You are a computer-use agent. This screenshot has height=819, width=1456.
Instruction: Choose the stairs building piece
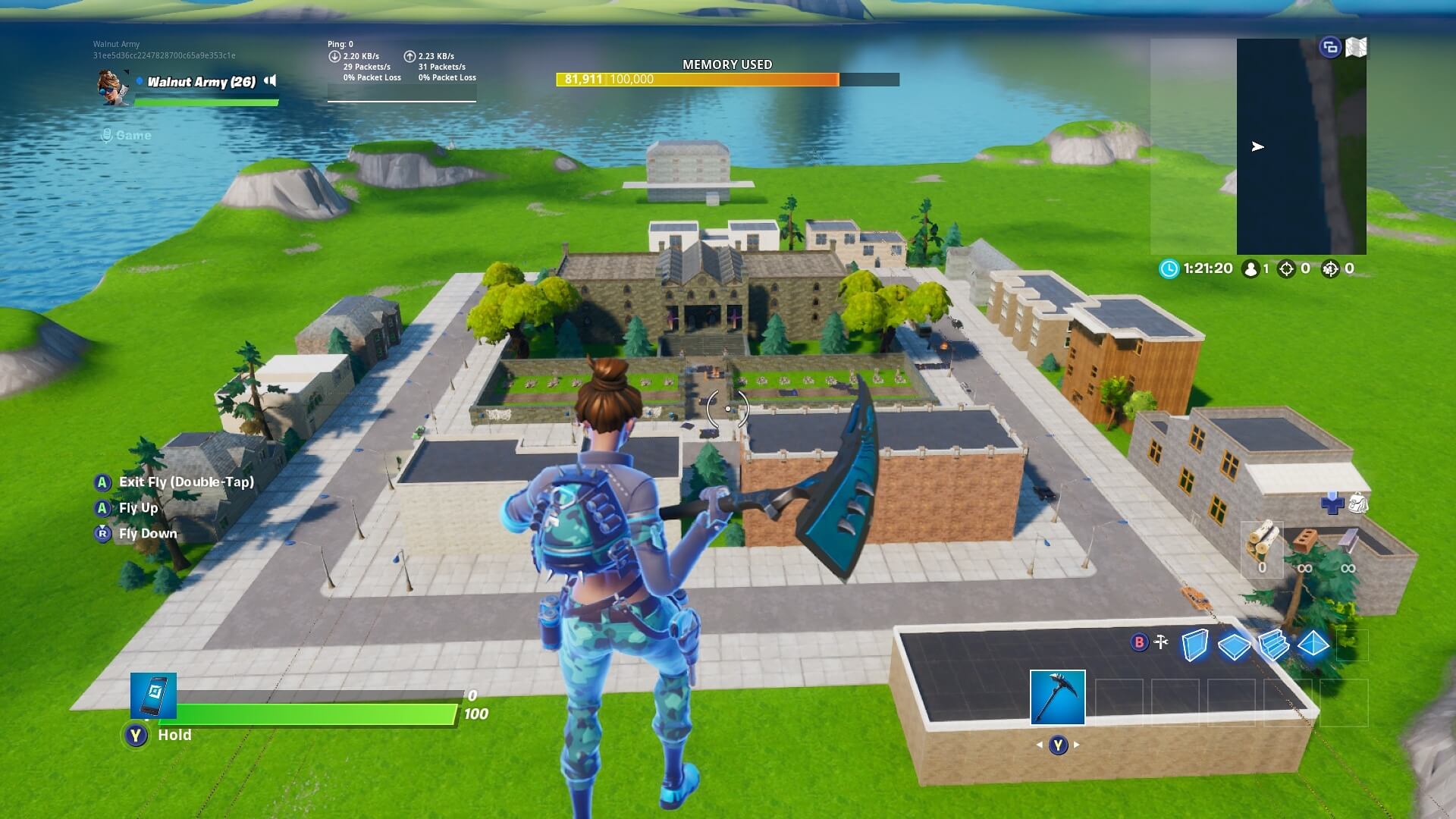(1273, 645)
